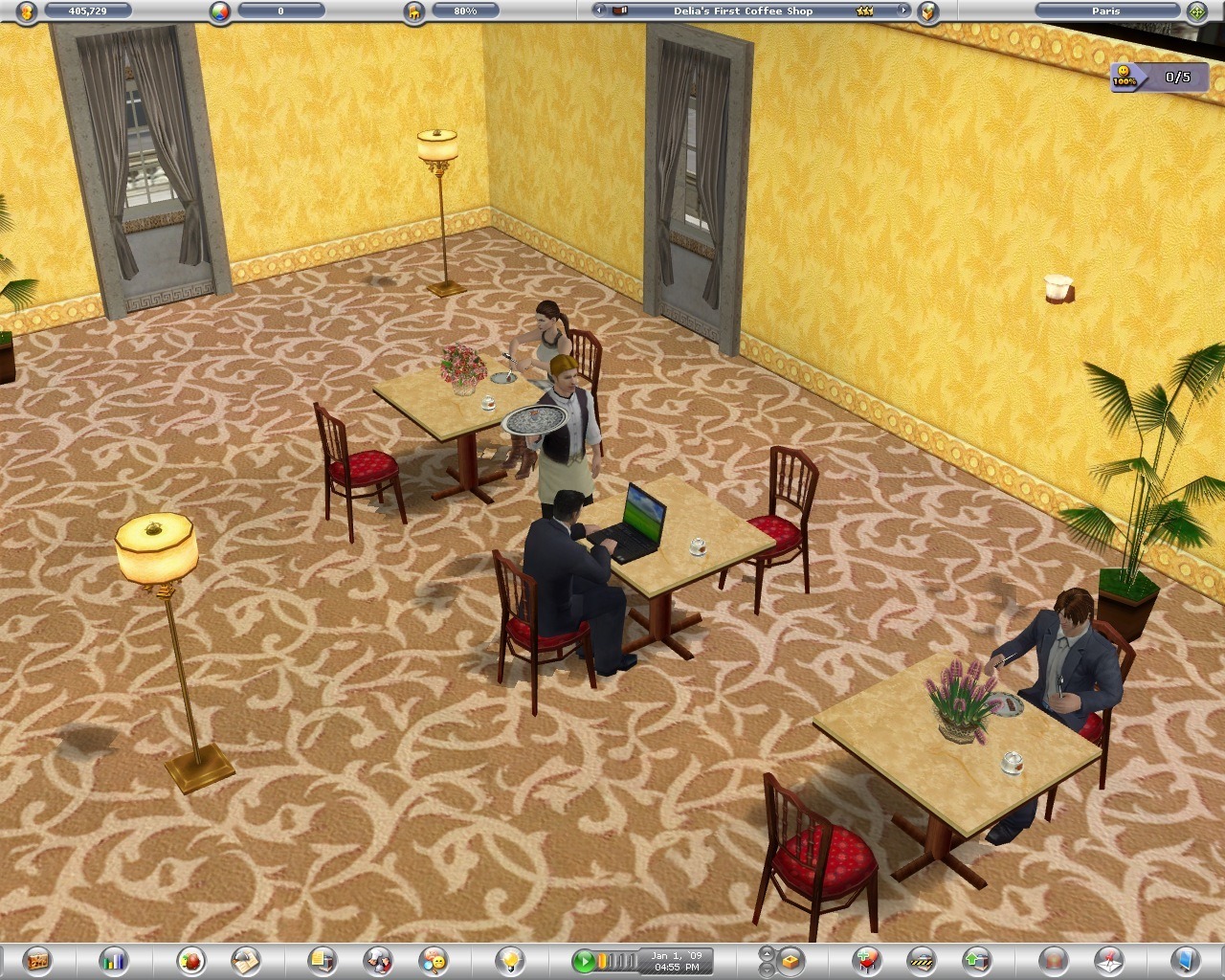Open the construction striped barrier tool

coord(920,959)
